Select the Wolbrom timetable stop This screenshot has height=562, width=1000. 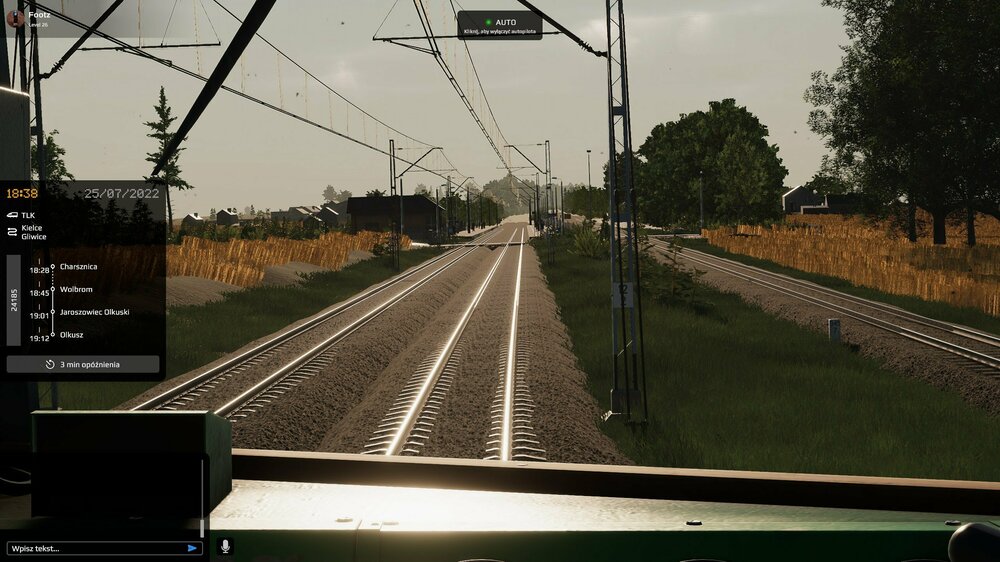[x=75, y=292]
